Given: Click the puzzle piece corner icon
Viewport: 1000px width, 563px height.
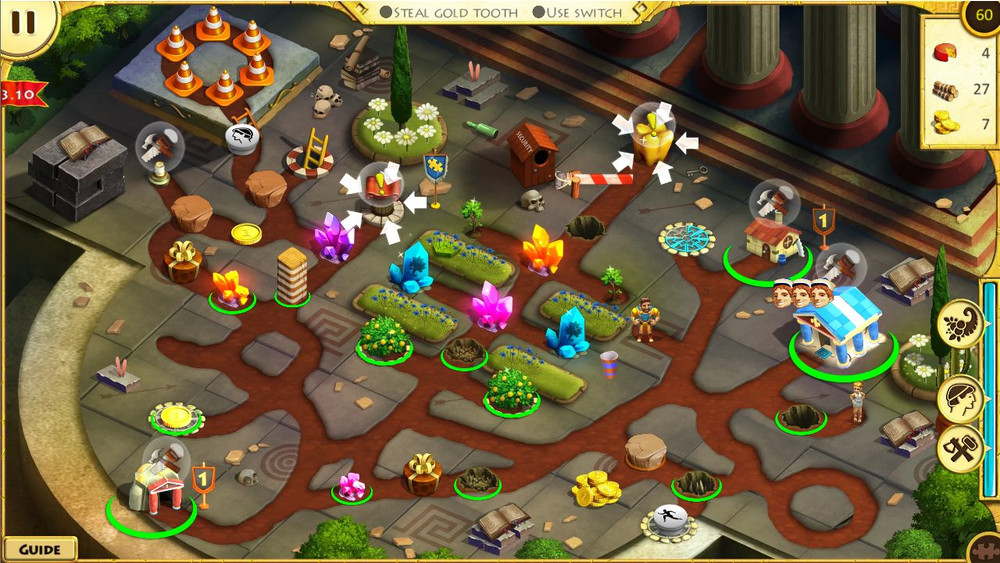Looking at the screenshot, I should [985, 550].
